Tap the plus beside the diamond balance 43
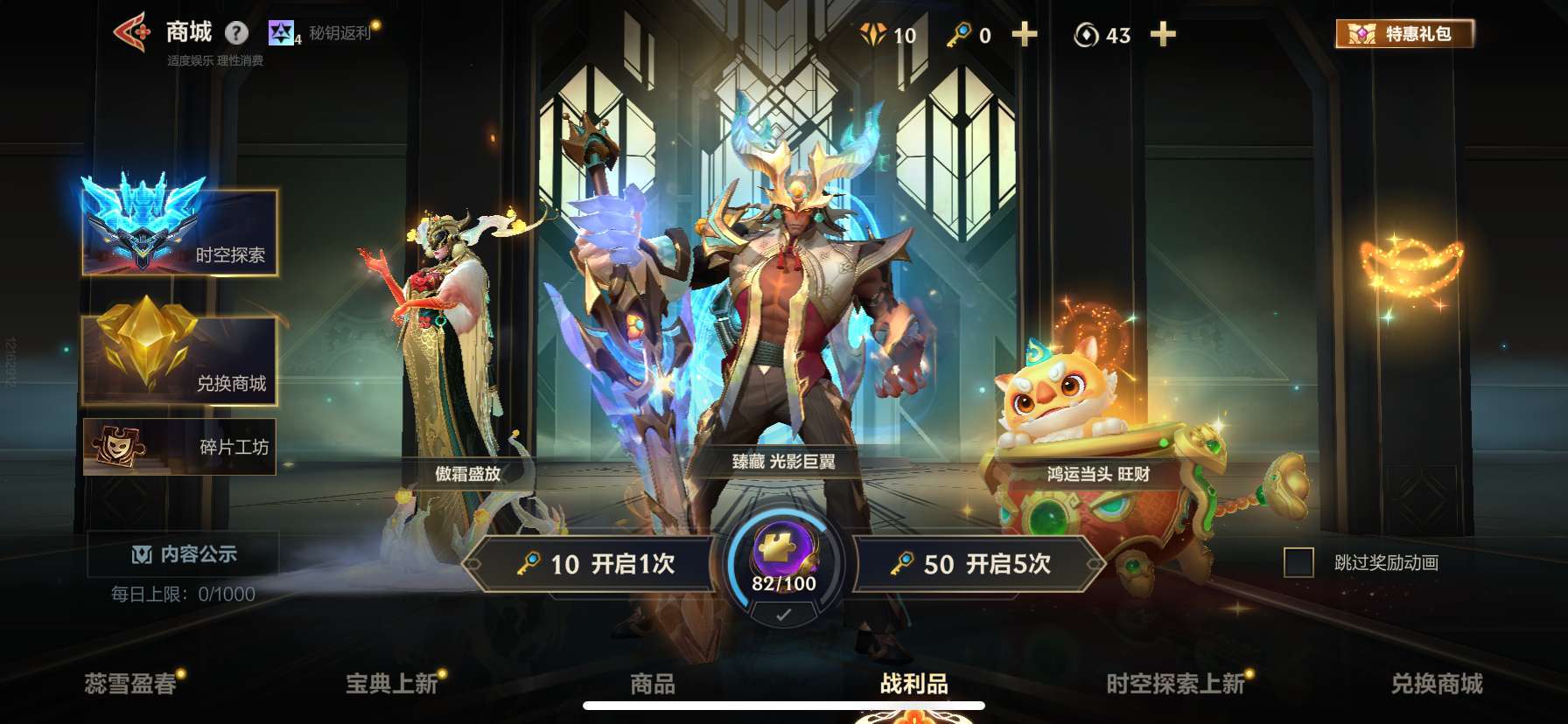This screenshot has width=1568, height=724. 1164,35
